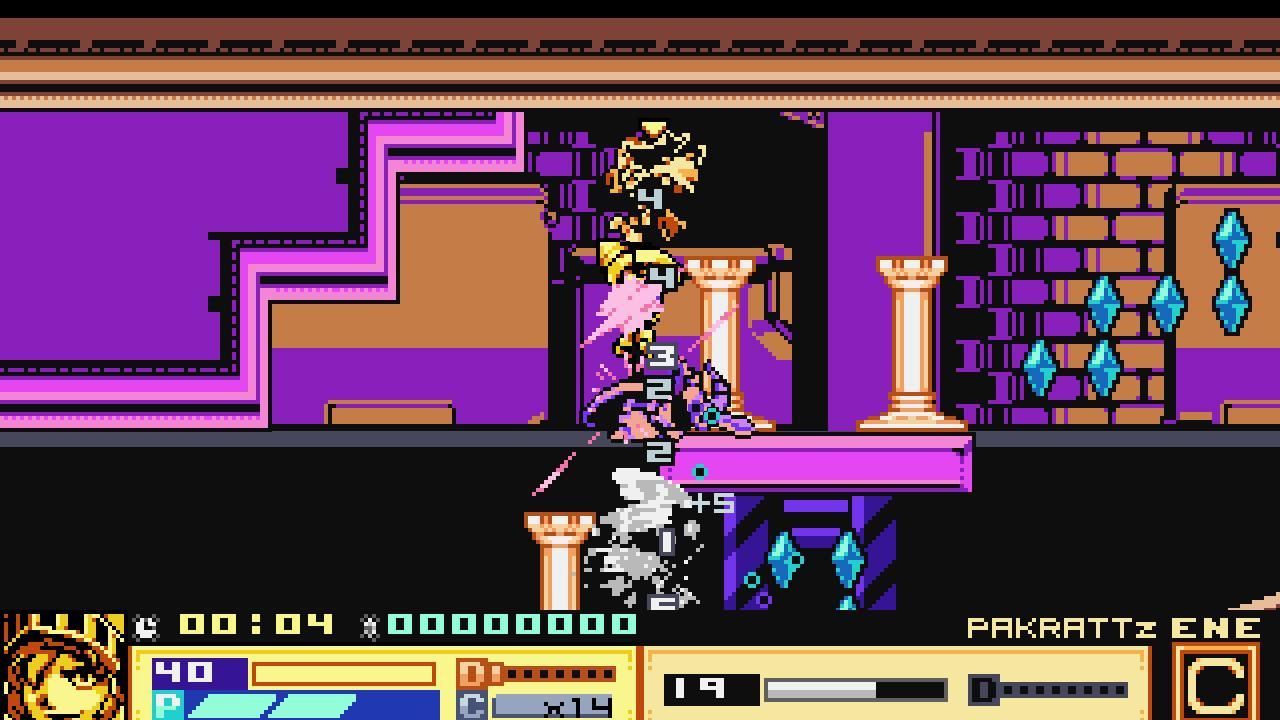Toggle the dotted D meter on the player side
This screenshot has height=720, width=1280.
coord(560,675)
